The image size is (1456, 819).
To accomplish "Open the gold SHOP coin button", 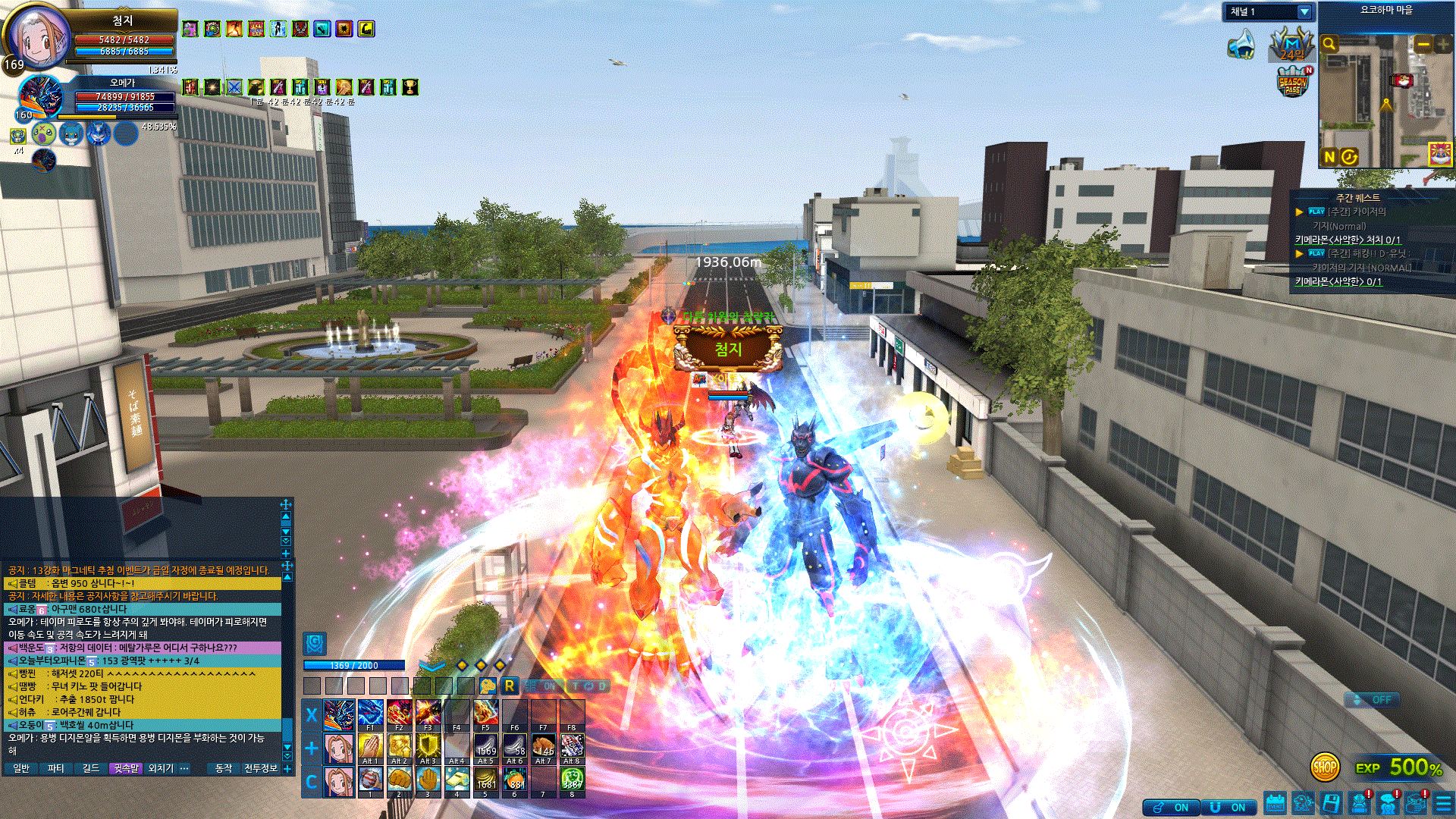I will (1324, 767).
